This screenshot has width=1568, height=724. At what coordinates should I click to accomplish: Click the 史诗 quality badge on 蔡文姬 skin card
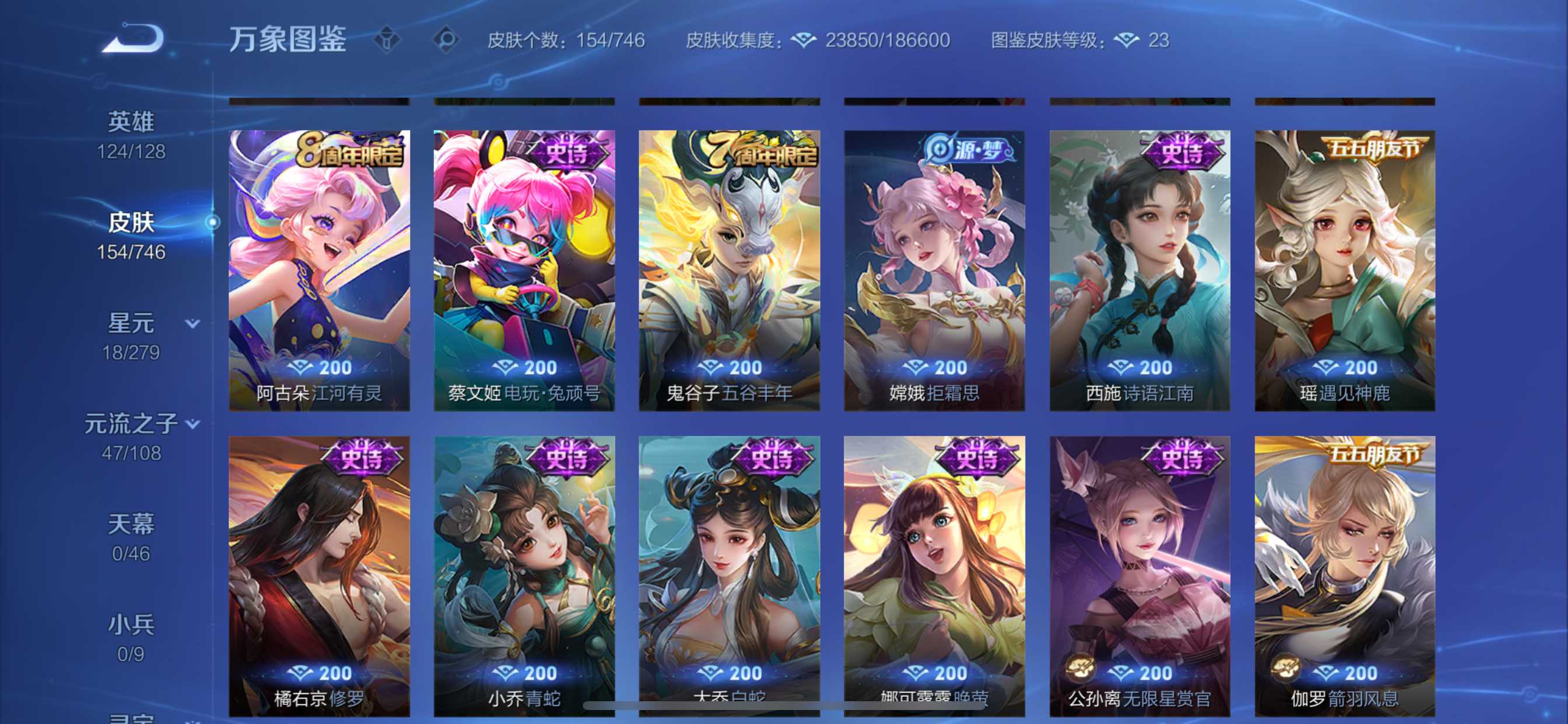click(568, 154)
